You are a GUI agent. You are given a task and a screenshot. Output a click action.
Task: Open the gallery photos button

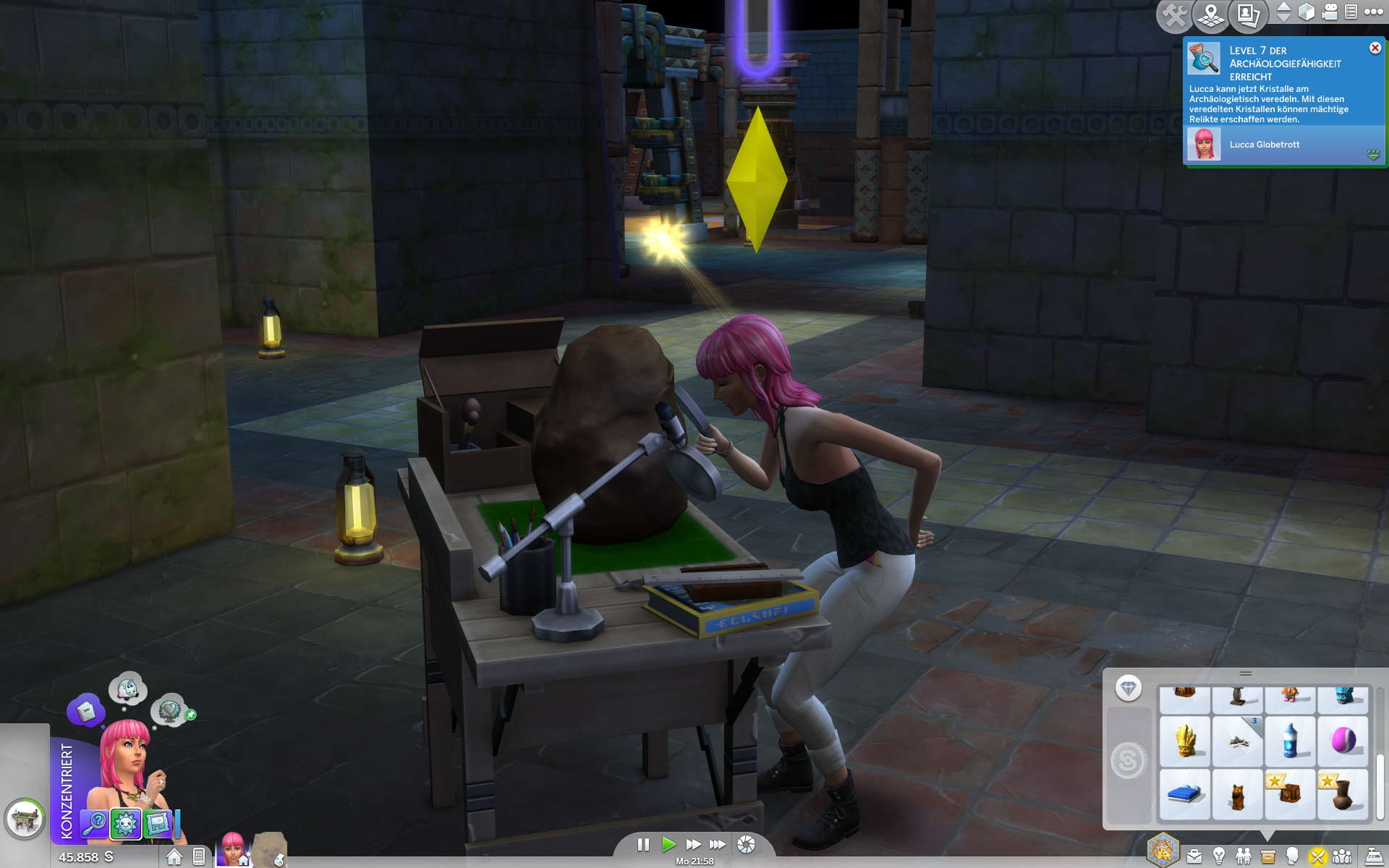click(x=1248, y=14)
